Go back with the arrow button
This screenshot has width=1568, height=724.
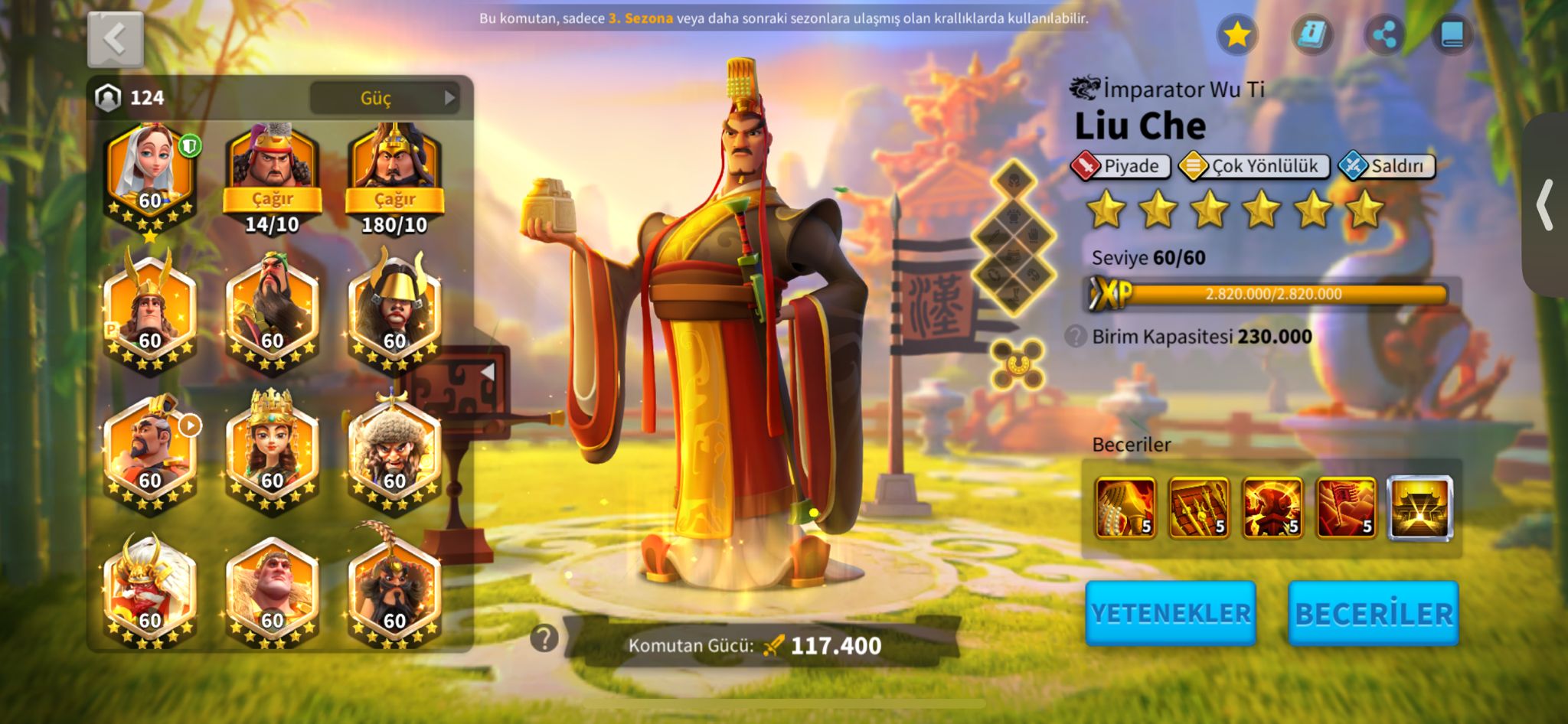[115, 39]
